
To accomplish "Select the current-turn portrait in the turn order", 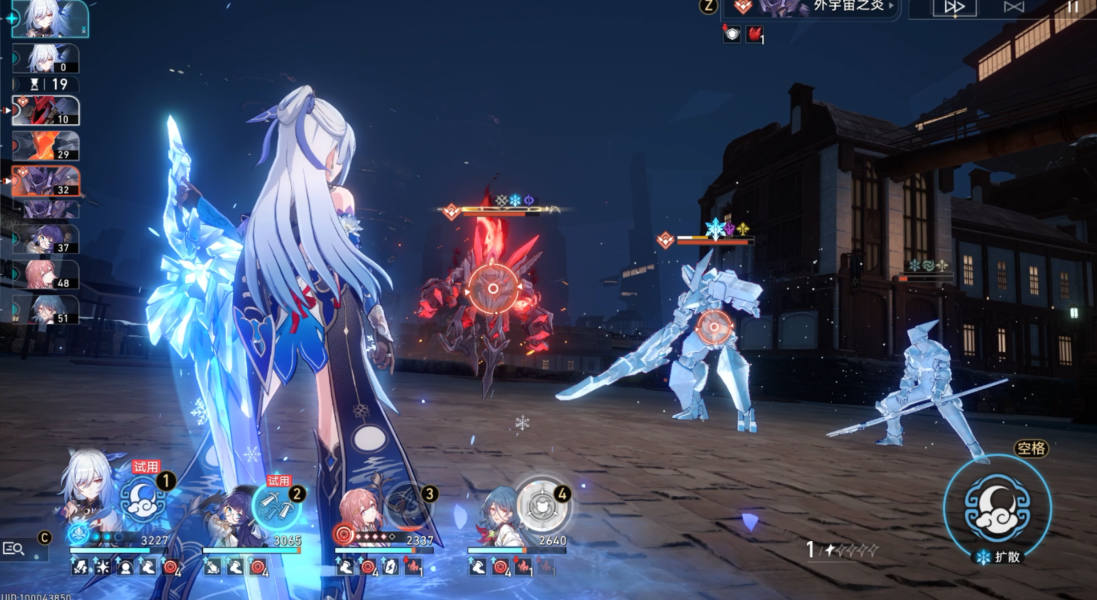I will (x=50, y=19).
